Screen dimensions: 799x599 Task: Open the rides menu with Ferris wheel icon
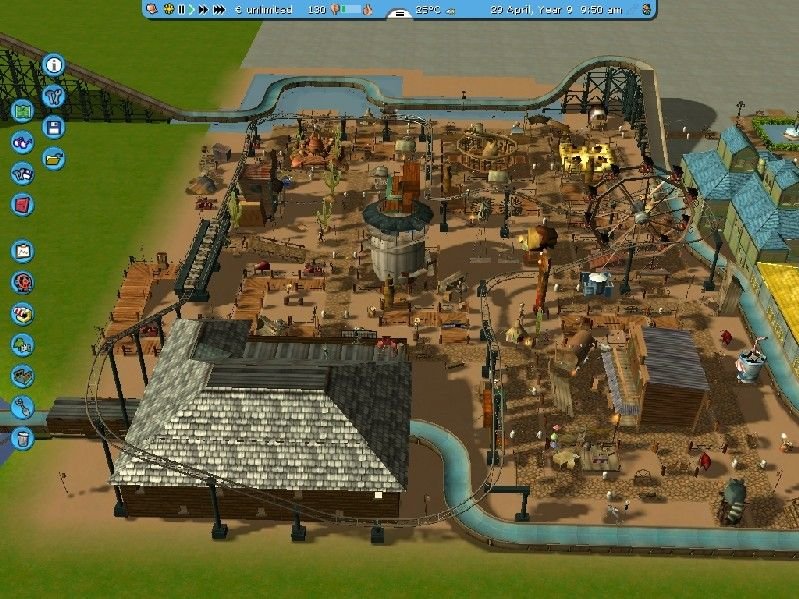tap(22, 282)
